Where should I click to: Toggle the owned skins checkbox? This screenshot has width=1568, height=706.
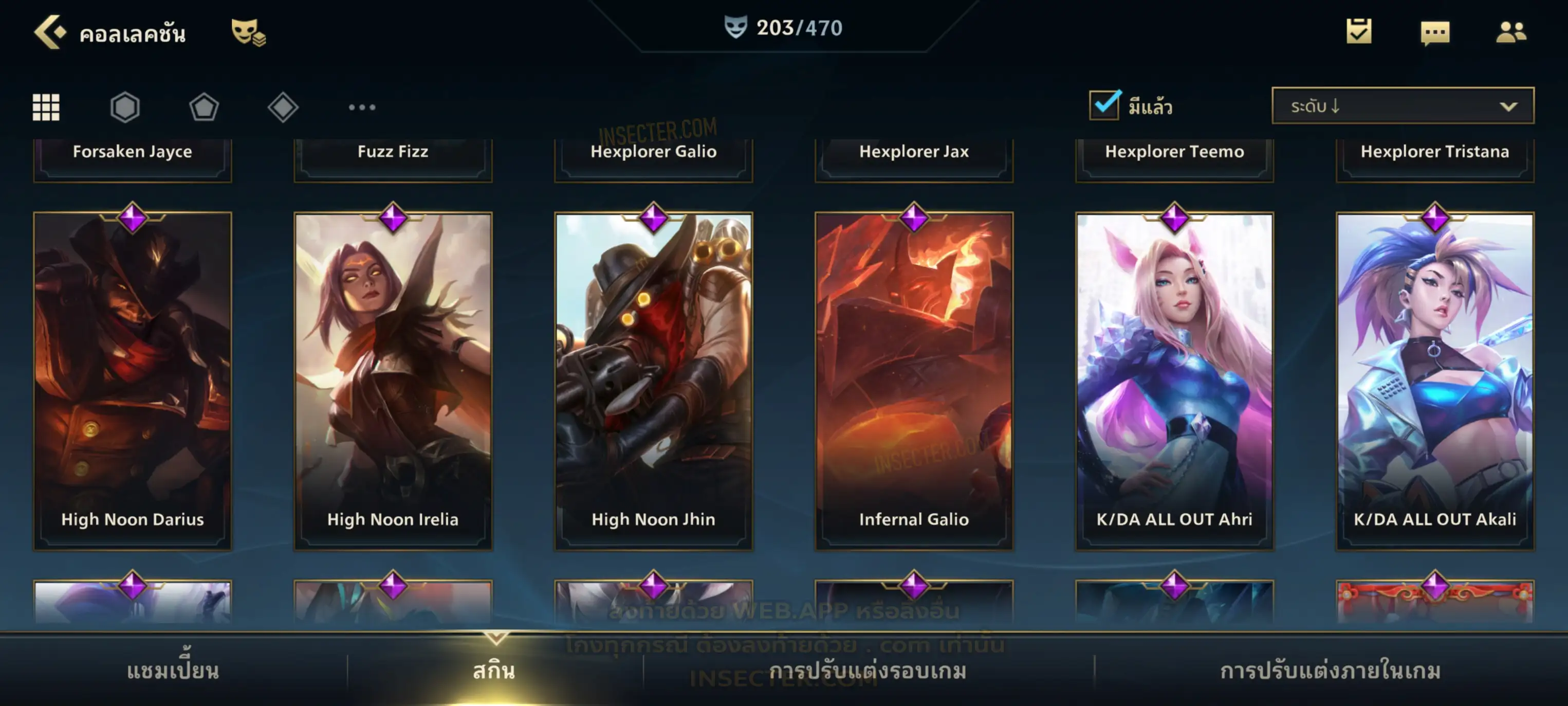1103,105
